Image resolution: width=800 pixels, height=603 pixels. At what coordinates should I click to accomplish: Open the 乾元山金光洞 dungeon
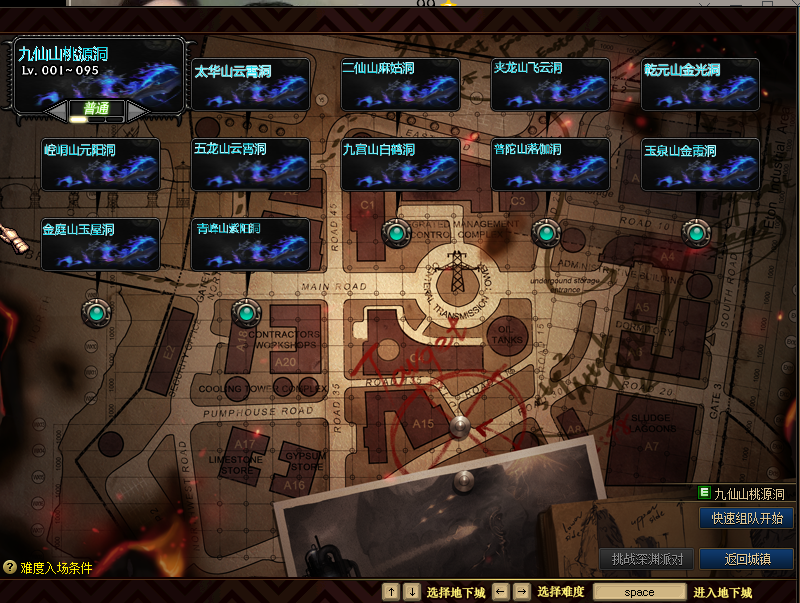click(x=700, y=84)
